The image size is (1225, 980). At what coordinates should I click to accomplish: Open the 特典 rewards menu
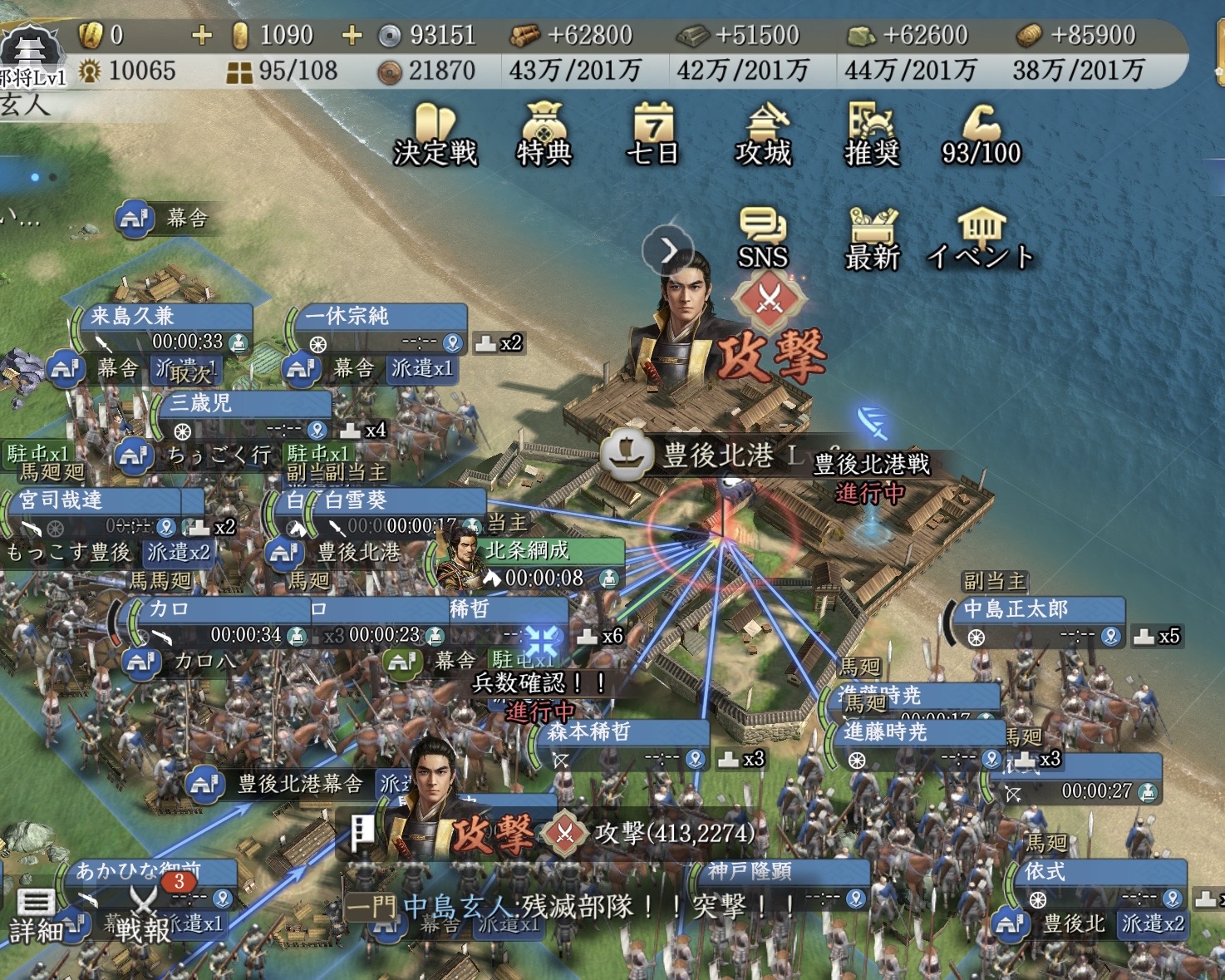[544, 135]
